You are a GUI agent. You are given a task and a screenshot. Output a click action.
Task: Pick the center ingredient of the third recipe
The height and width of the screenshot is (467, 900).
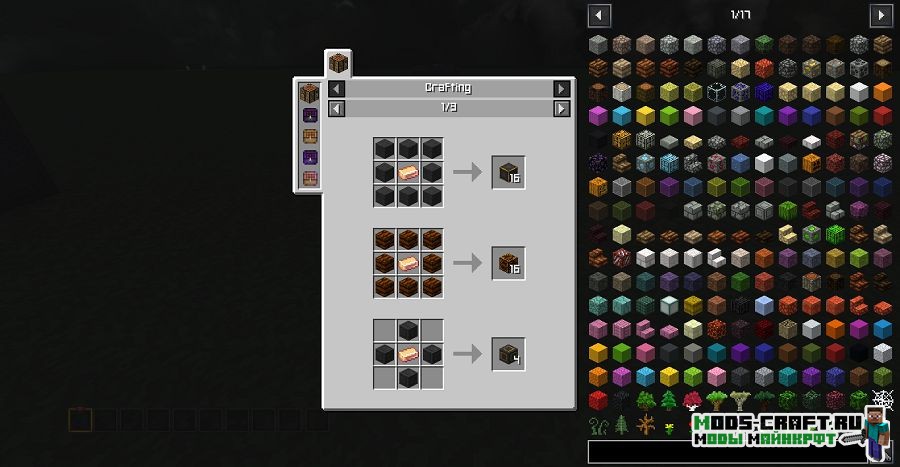(x=408, y=353)
